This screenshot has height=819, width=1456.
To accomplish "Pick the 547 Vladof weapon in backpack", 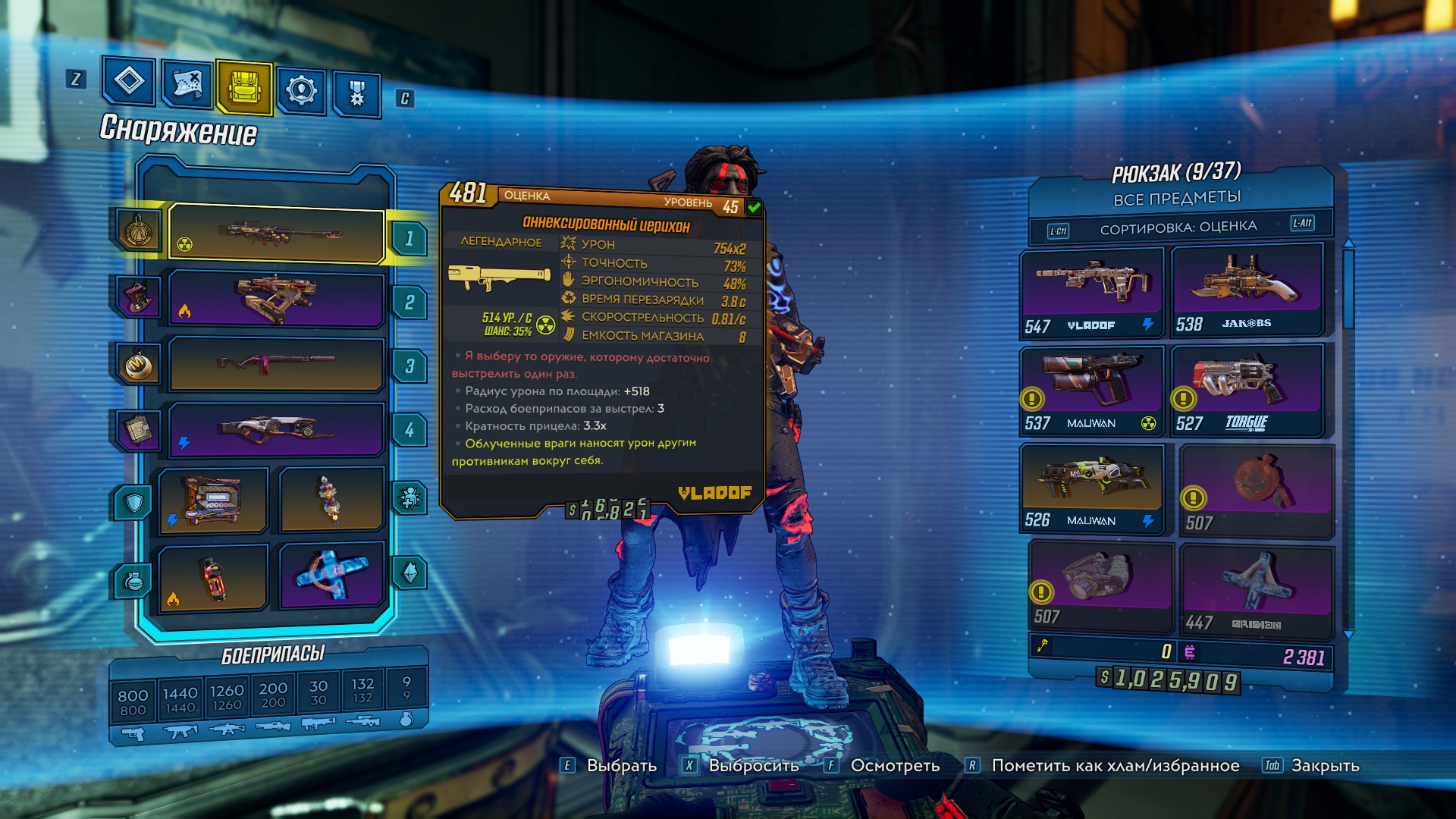I will pos(1091,291).
